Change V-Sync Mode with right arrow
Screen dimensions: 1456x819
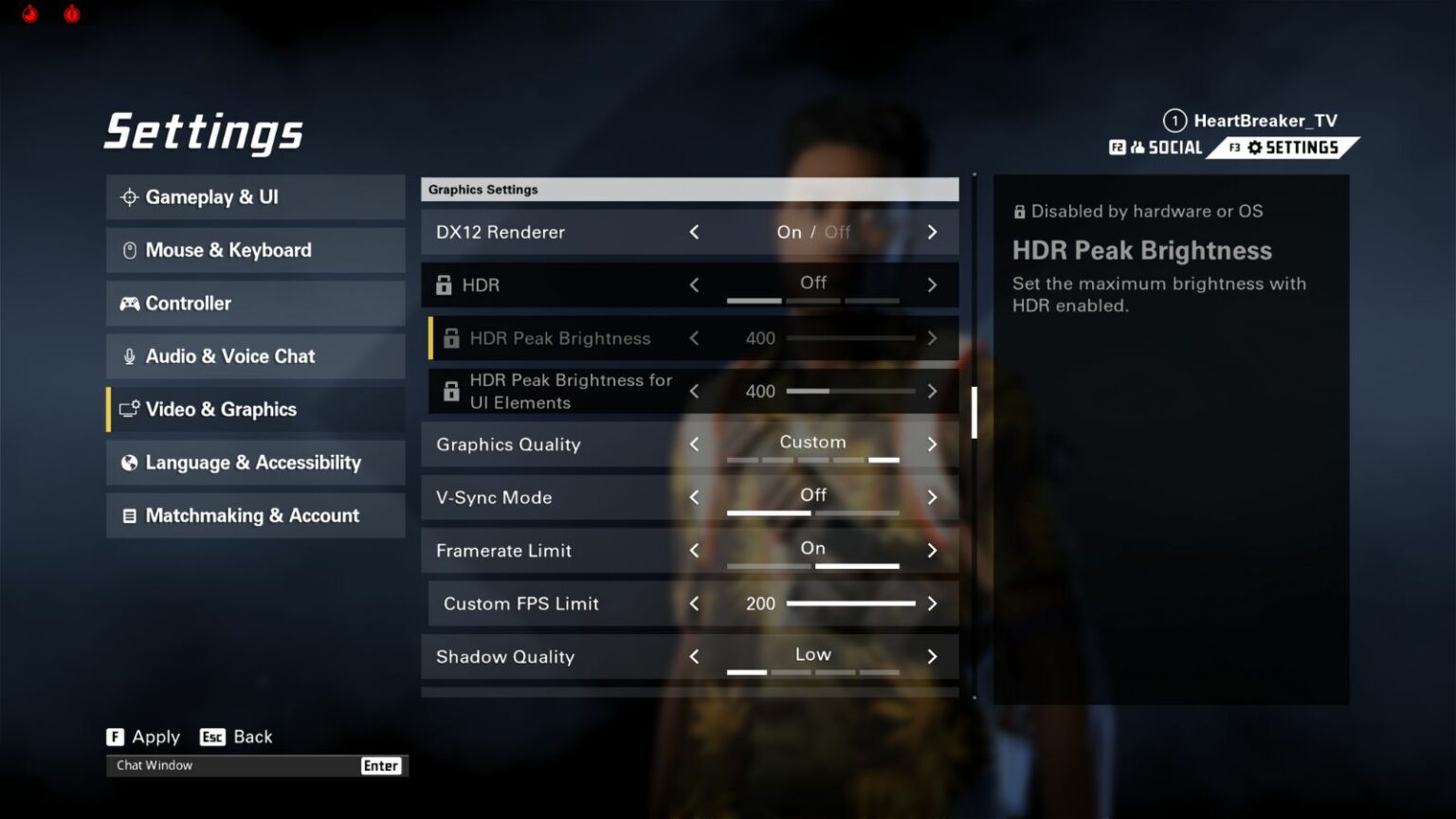932,498
